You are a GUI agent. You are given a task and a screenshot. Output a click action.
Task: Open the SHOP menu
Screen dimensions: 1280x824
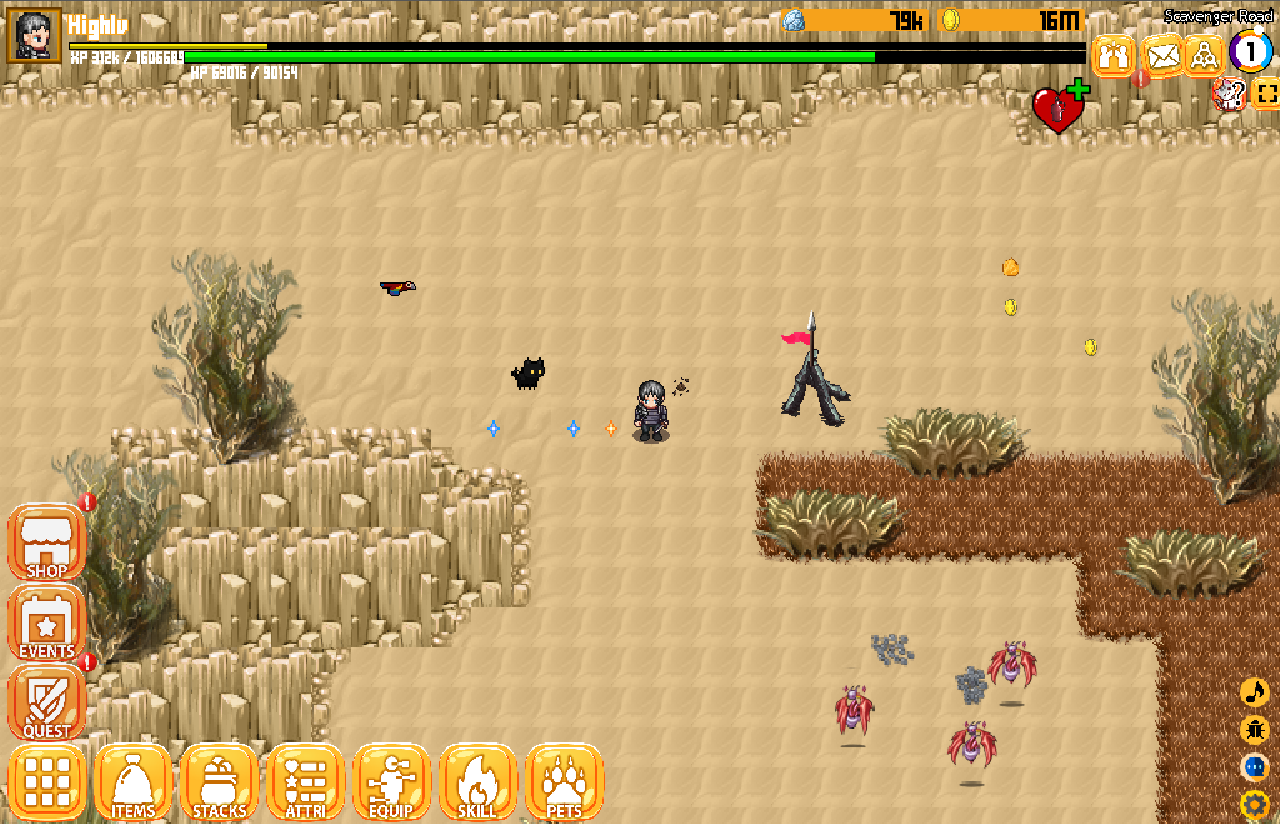point(46,542)
